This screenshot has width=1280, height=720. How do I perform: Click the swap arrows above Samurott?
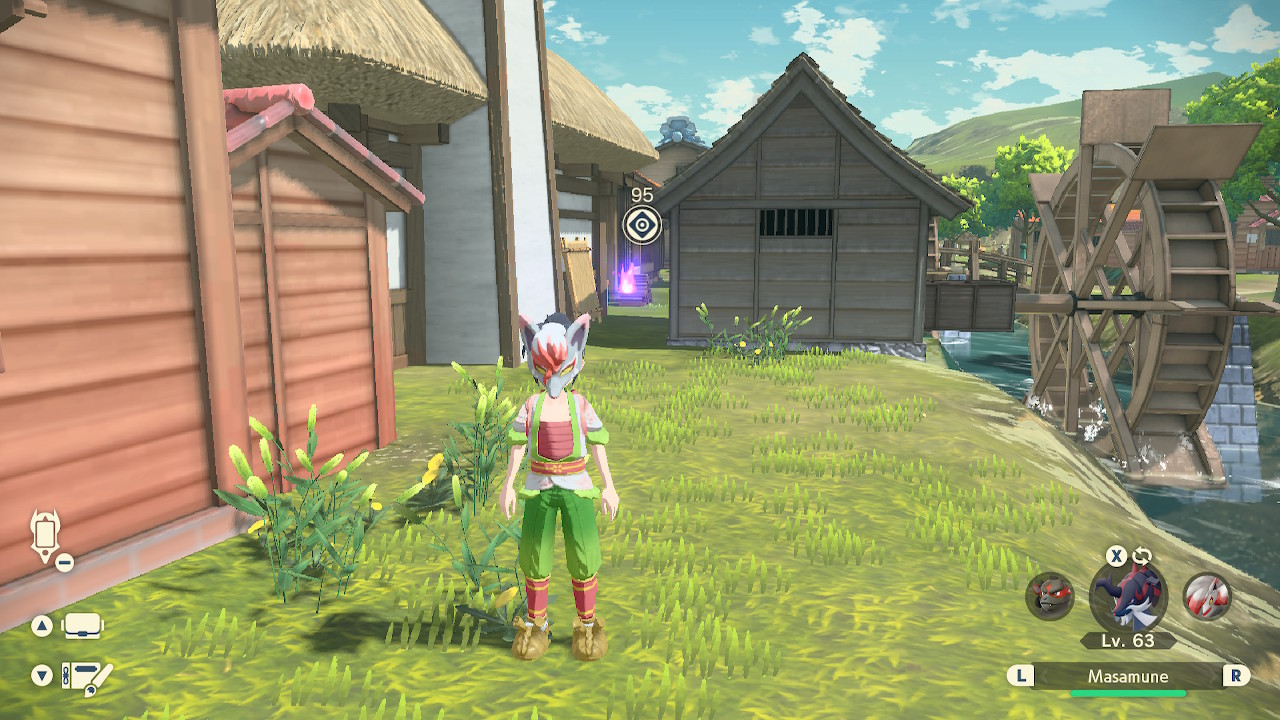coord(1142,556)
